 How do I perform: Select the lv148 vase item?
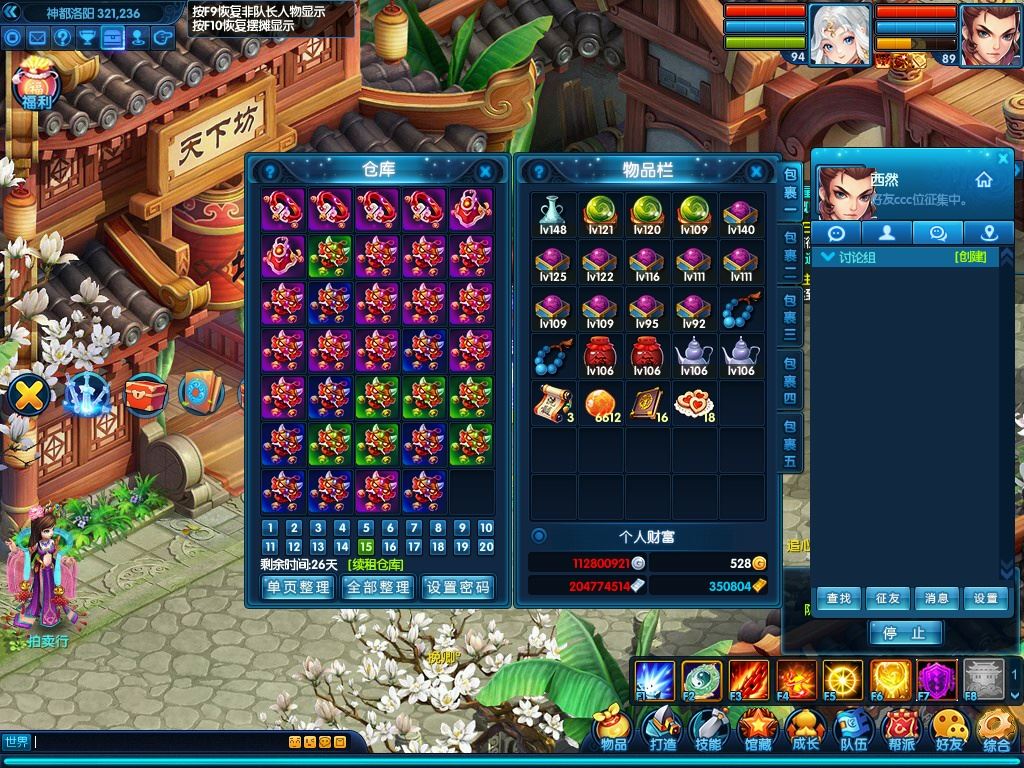553,215
